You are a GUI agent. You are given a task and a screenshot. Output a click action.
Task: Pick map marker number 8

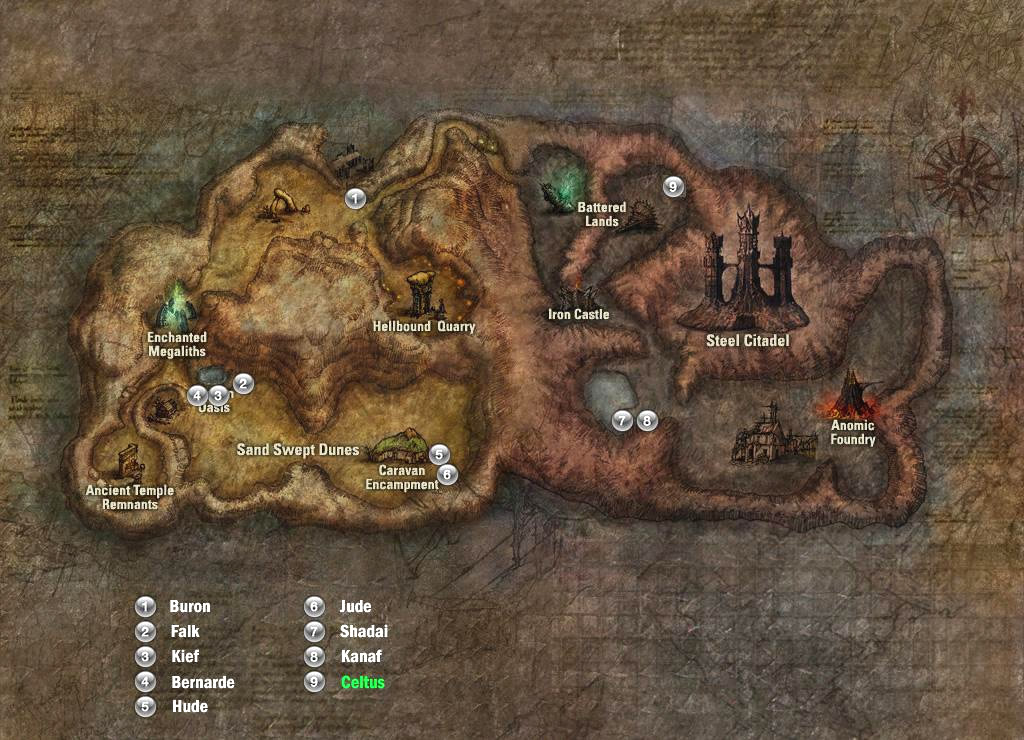pyautogui.click(x=647, y=421)
